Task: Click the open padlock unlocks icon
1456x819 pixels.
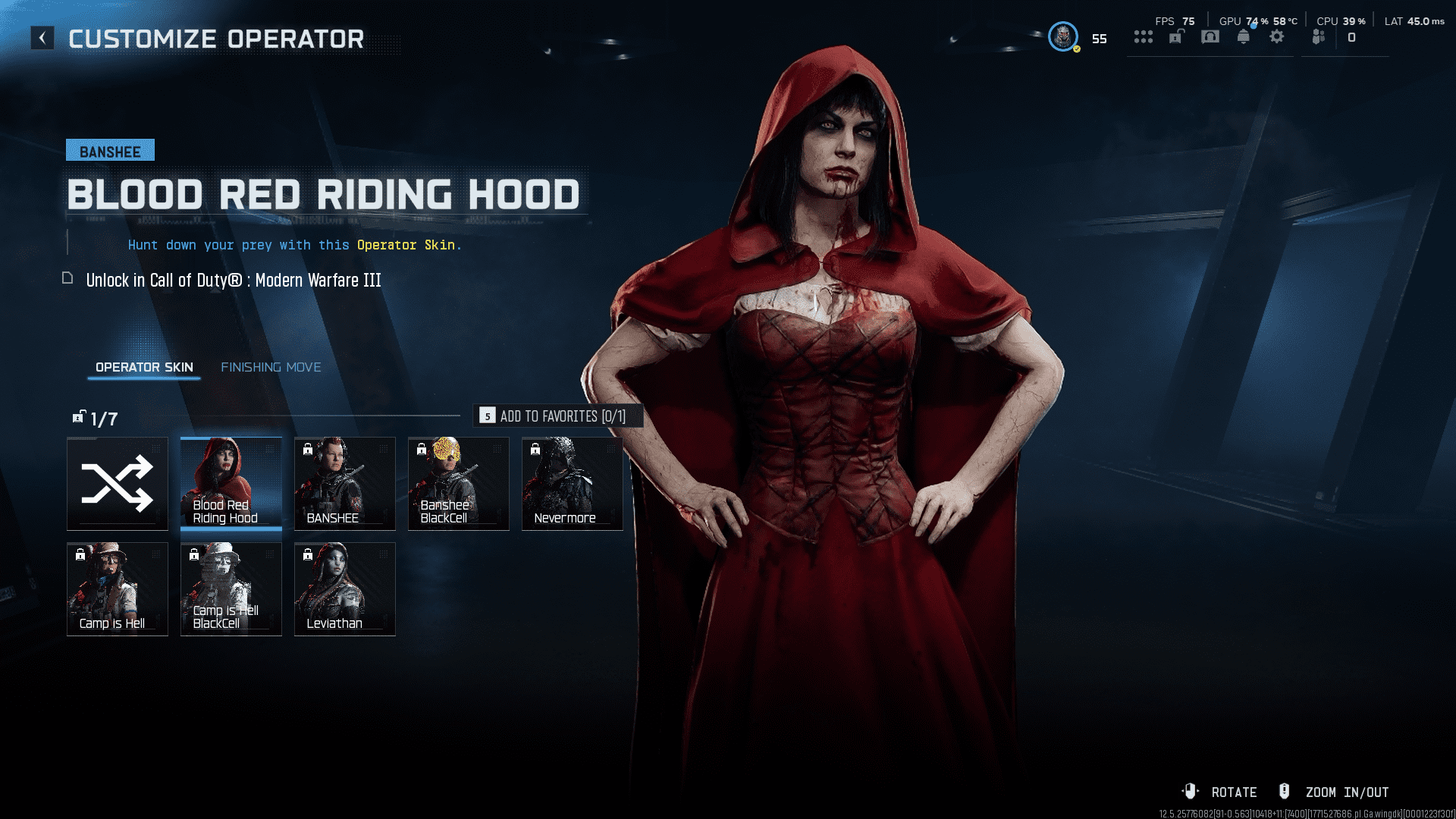Action: click(1176, 37)
